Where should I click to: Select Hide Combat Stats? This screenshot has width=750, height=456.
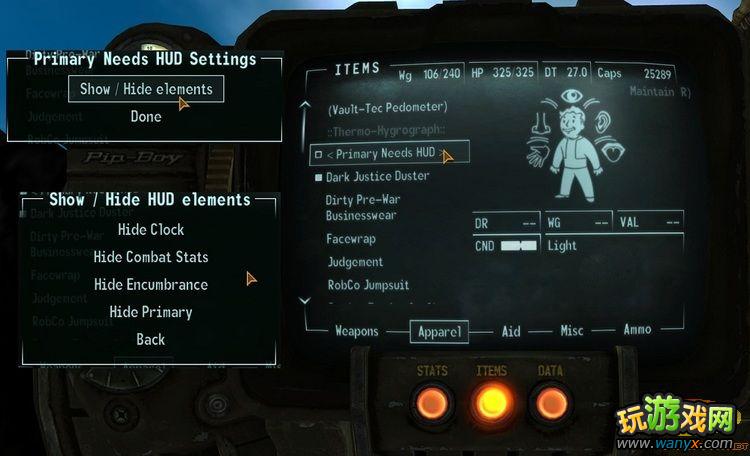pos(151,257)
